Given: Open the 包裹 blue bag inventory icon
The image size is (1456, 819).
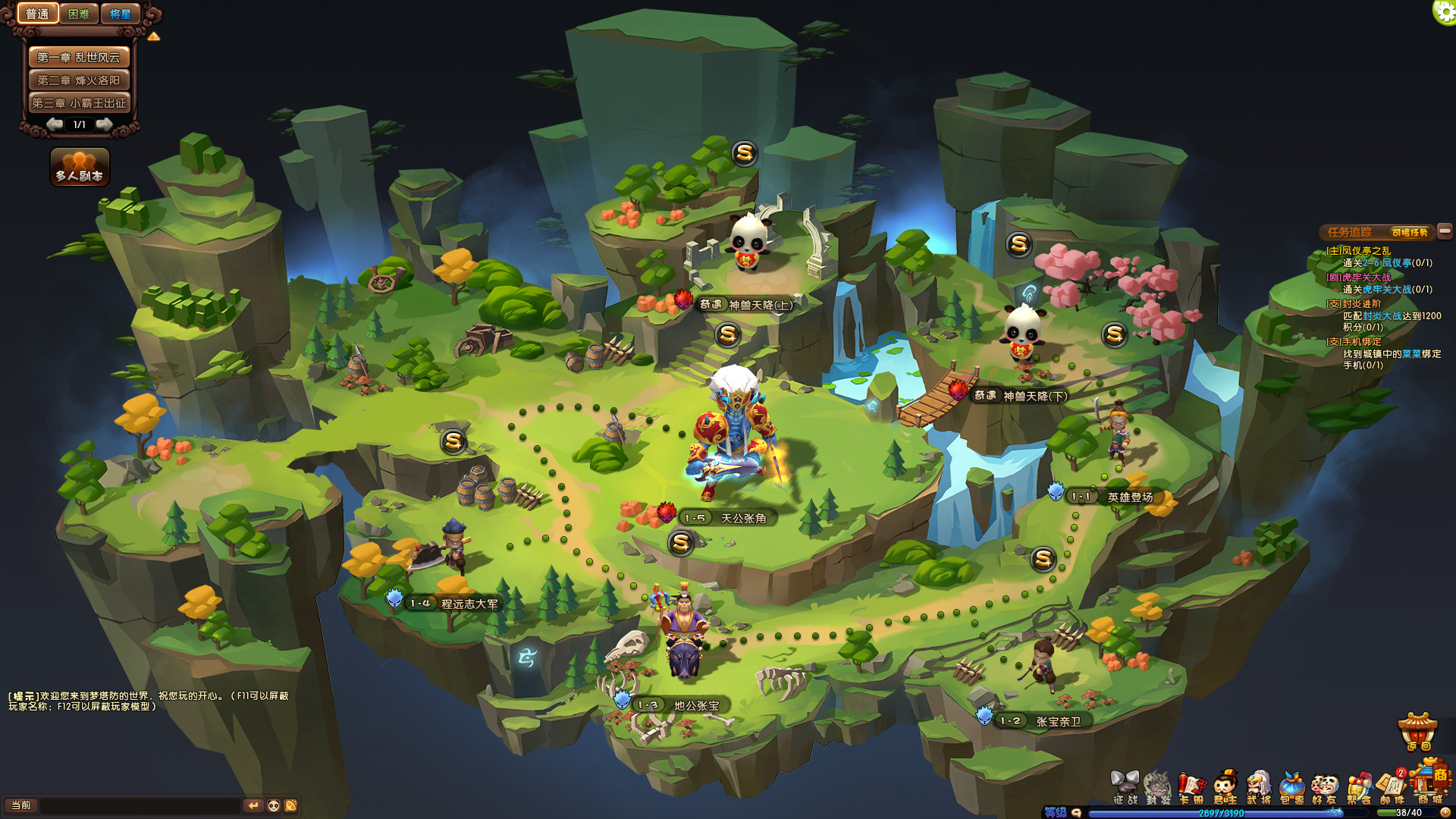Looking at the screenshot, I should [x=1293, y=785].
